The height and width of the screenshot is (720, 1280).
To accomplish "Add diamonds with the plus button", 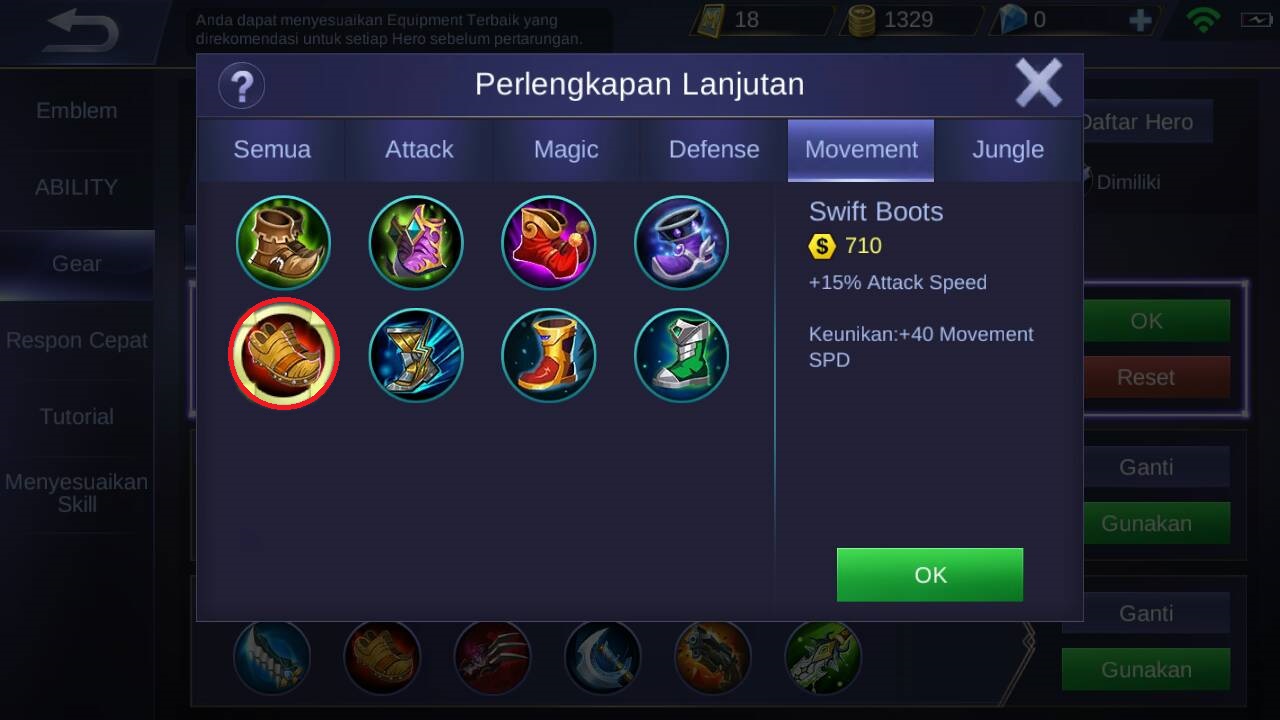I will 1140,20.
